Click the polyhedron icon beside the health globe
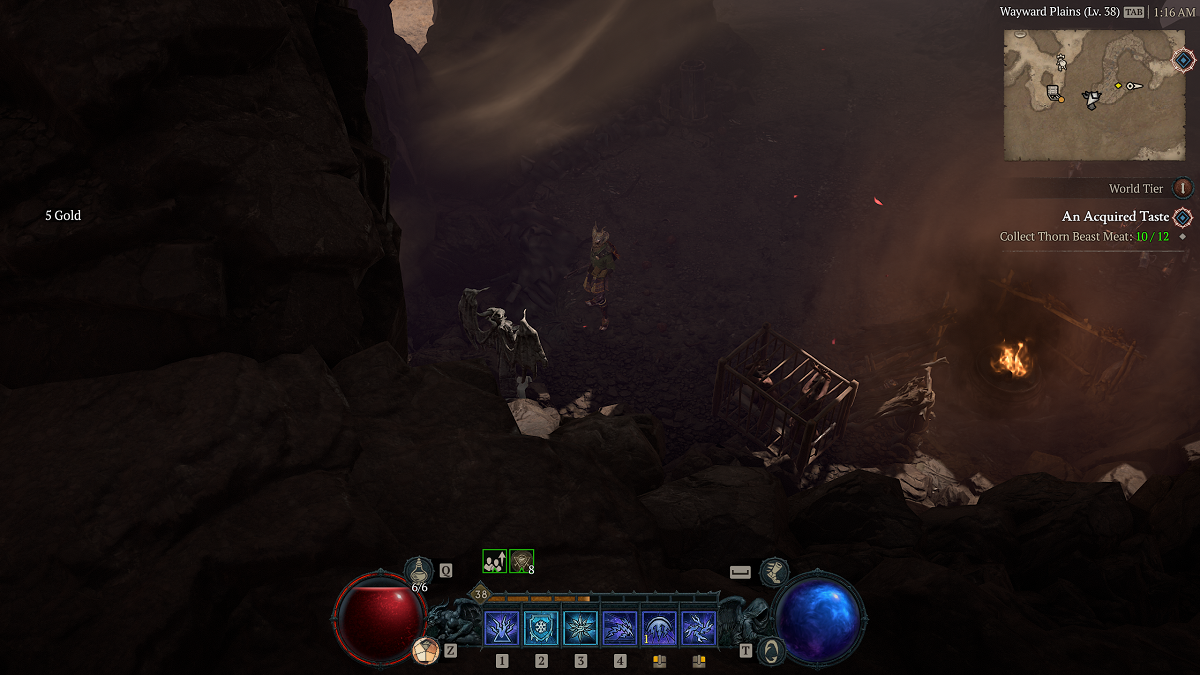1200x675 pixels. coord(426,650)
